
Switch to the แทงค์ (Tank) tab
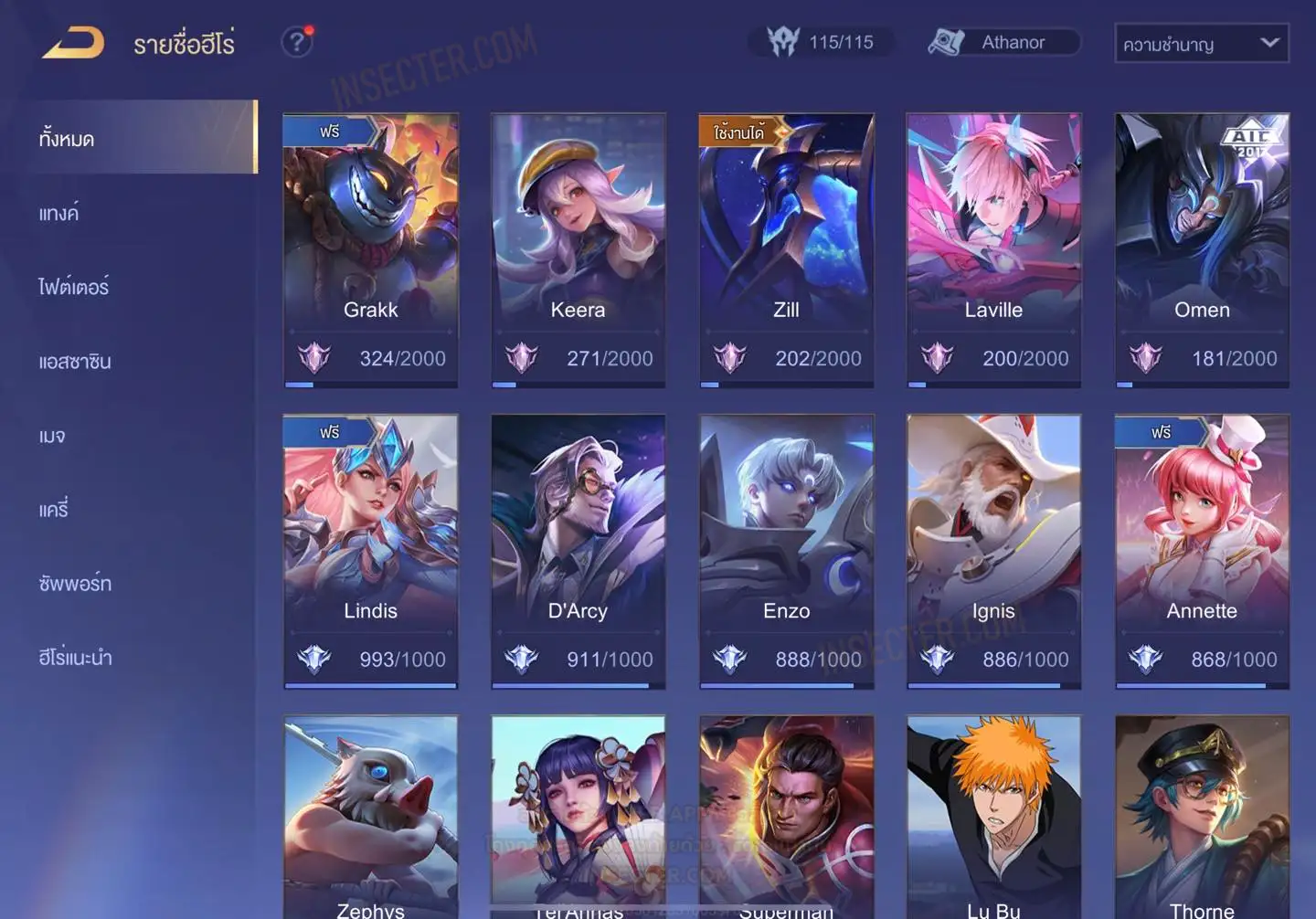tap(59, 214)
